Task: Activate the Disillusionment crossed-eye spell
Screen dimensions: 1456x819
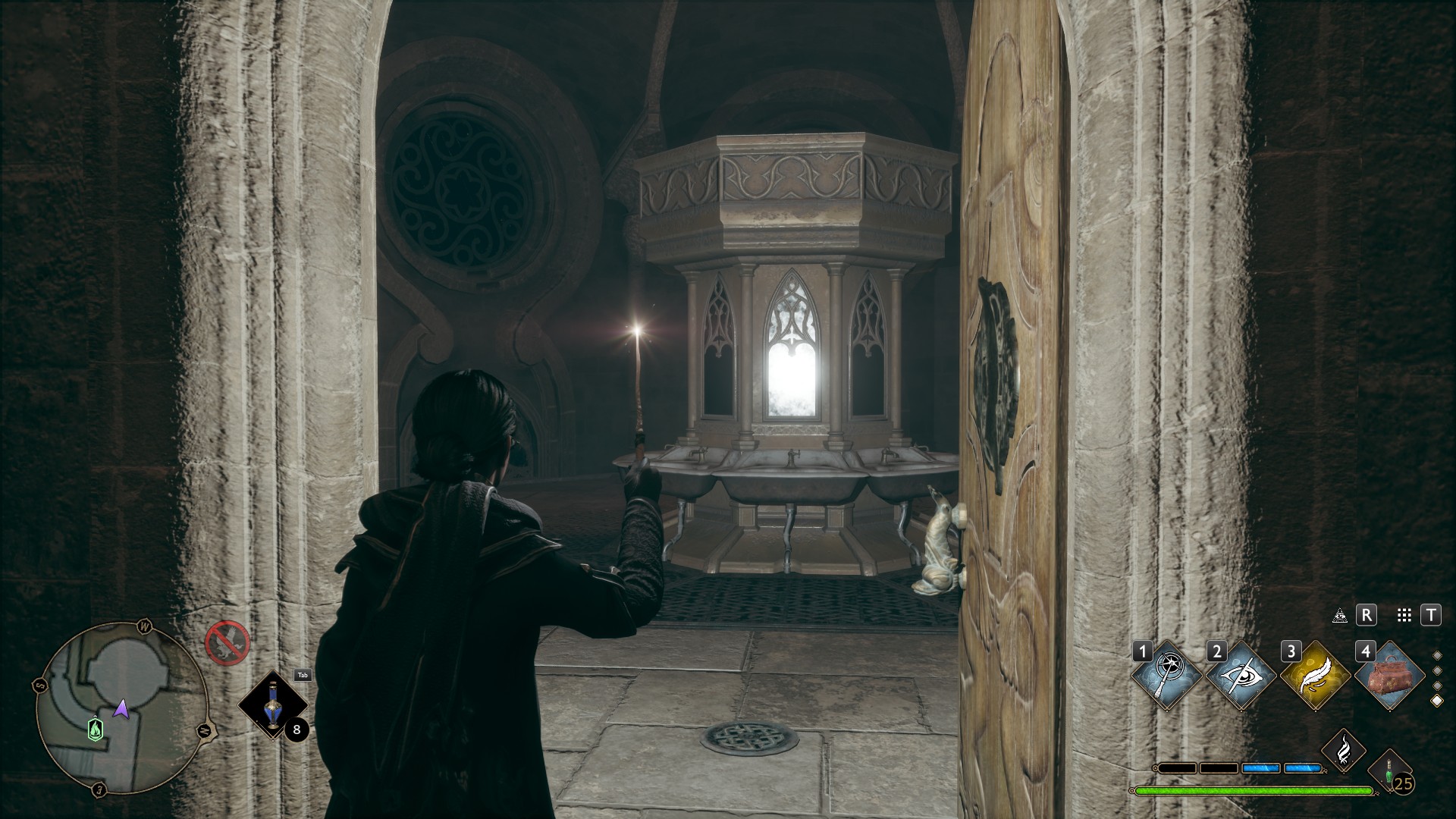Action: pos(1241,675)
